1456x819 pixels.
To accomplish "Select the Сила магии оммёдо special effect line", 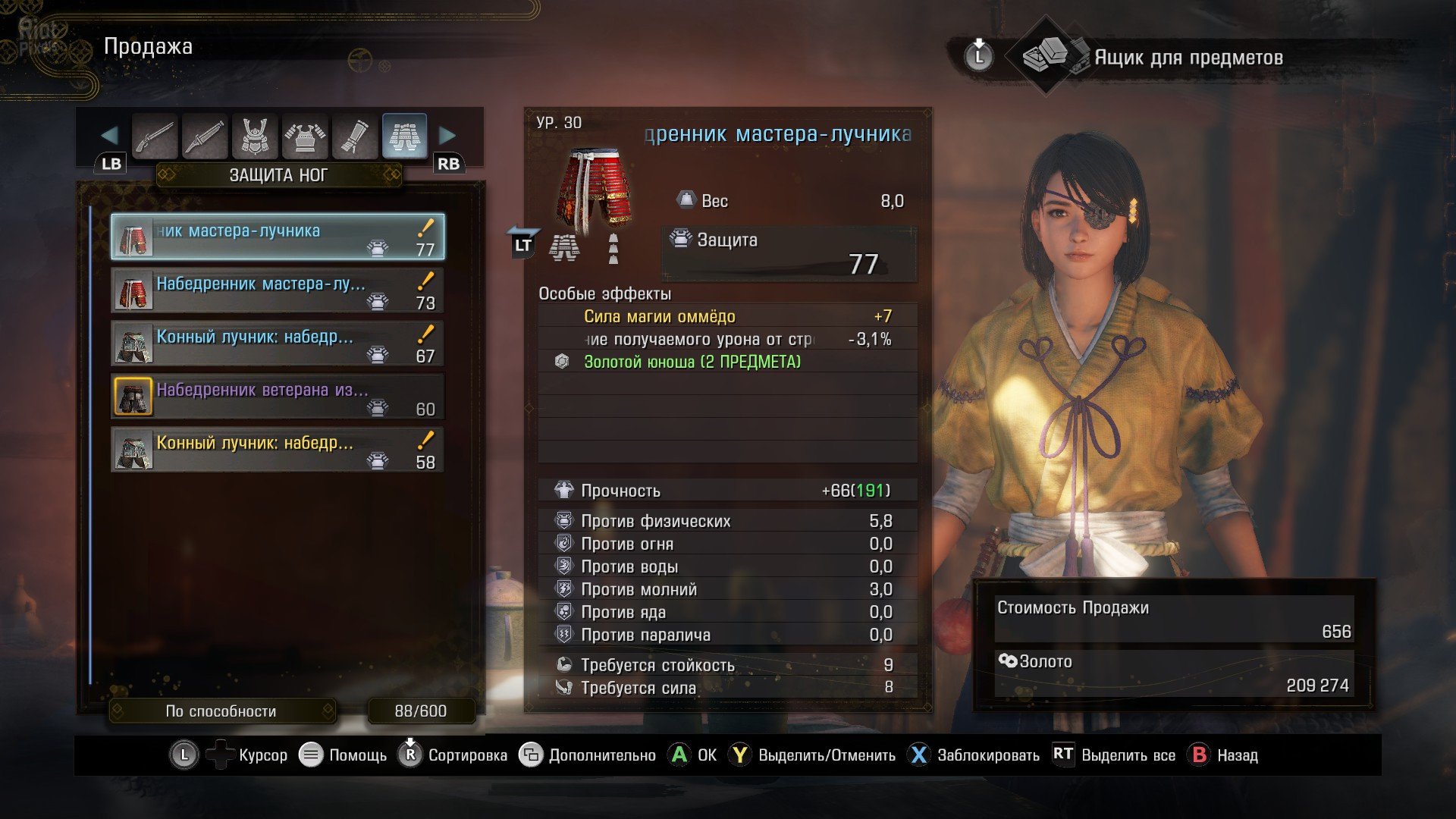I will pyautogui.click(x=659, y=316).
